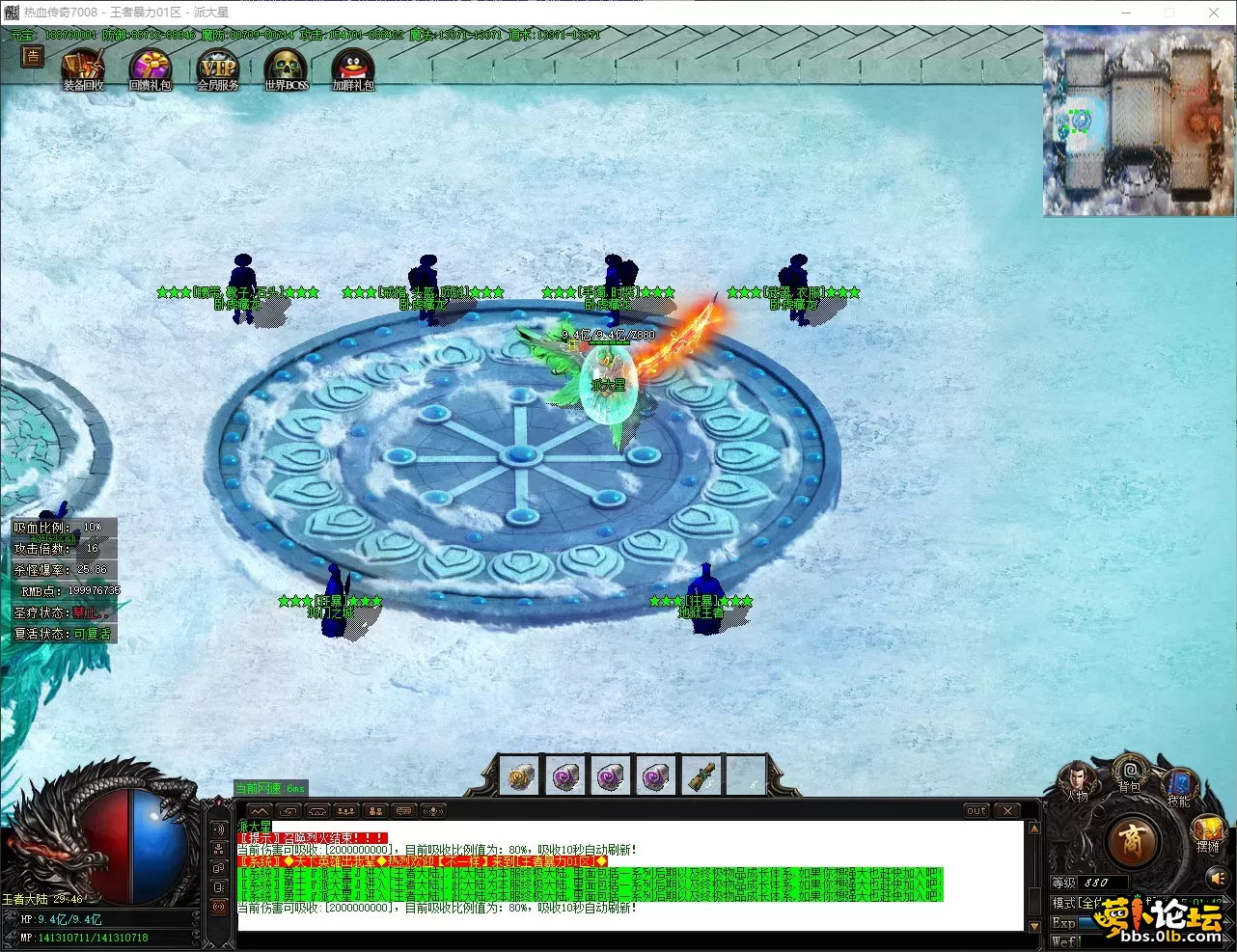Click the 'out' button above the chat
Viewport: 1237px width, 952px height.
[976, 811]
